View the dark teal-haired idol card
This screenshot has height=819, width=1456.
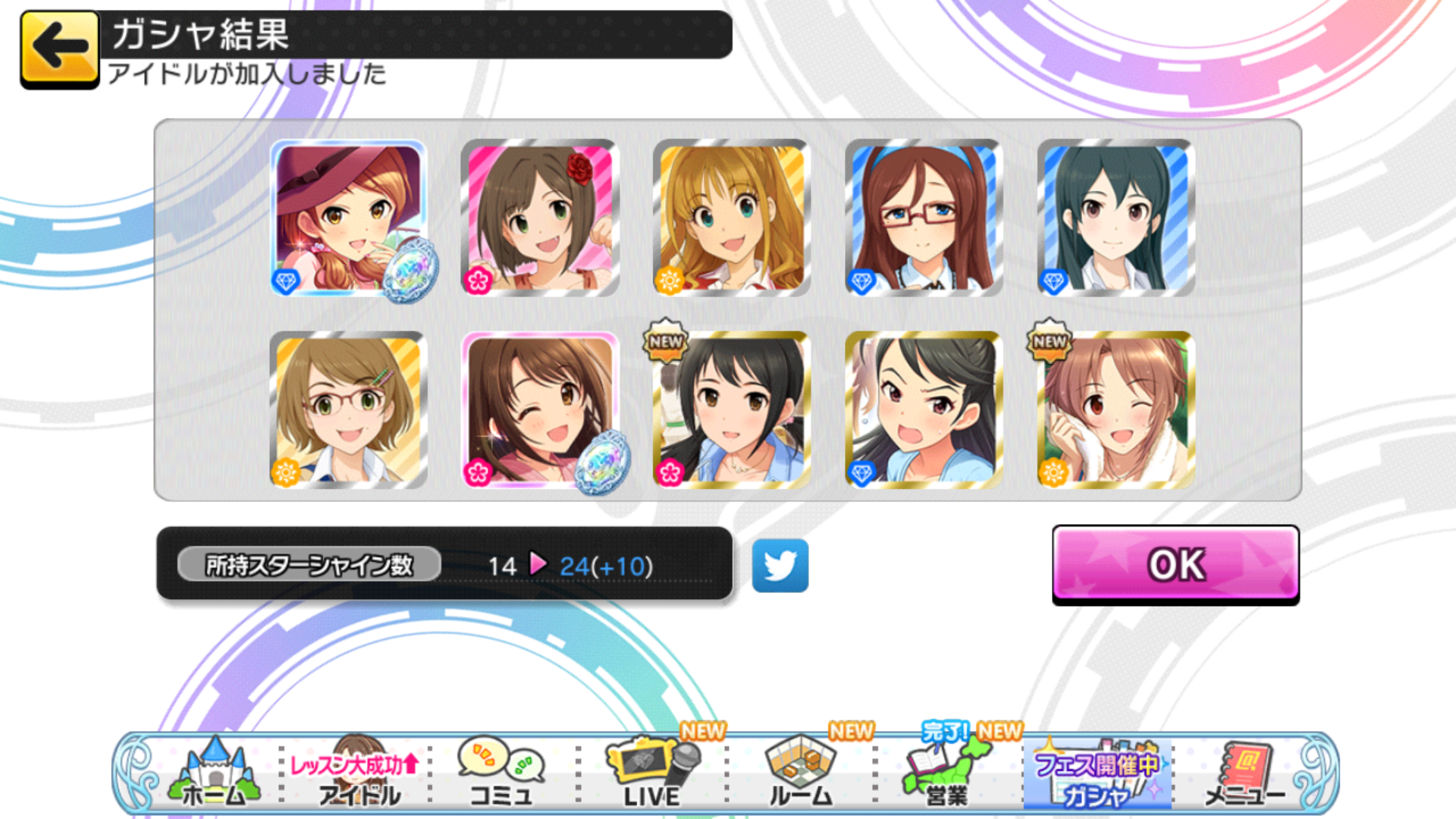tap(1116, 218)
